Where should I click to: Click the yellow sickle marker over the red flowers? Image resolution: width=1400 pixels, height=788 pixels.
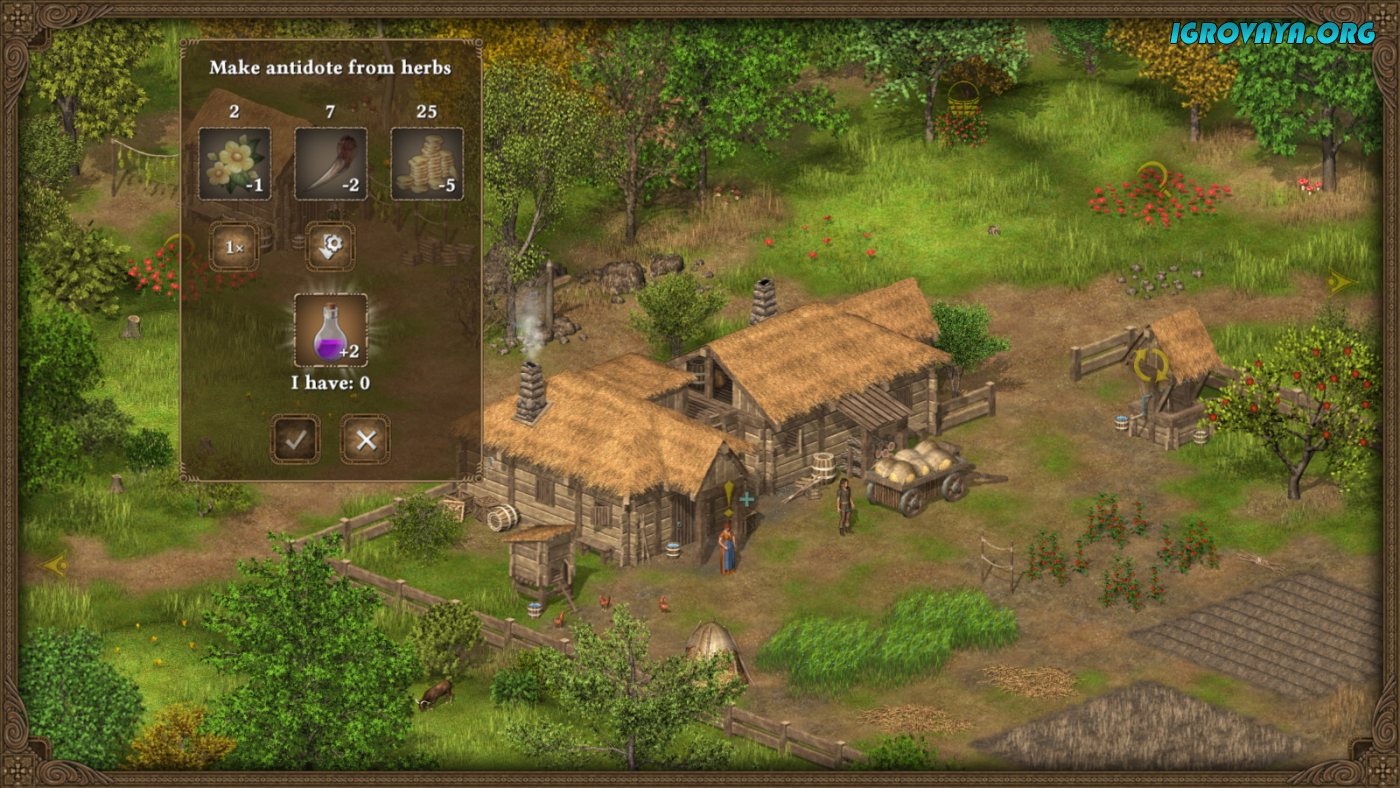[x=1153, y=177]
